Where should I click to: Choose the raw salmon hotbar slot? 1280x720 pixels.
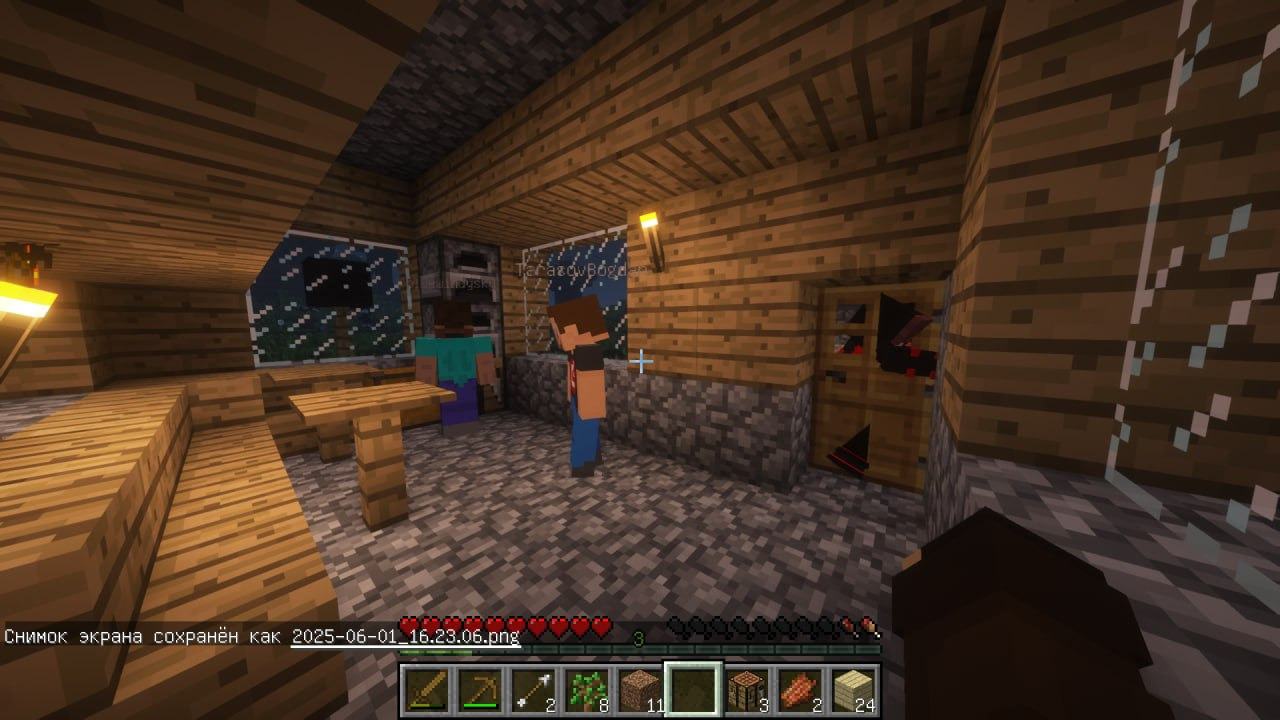(801, 690)
